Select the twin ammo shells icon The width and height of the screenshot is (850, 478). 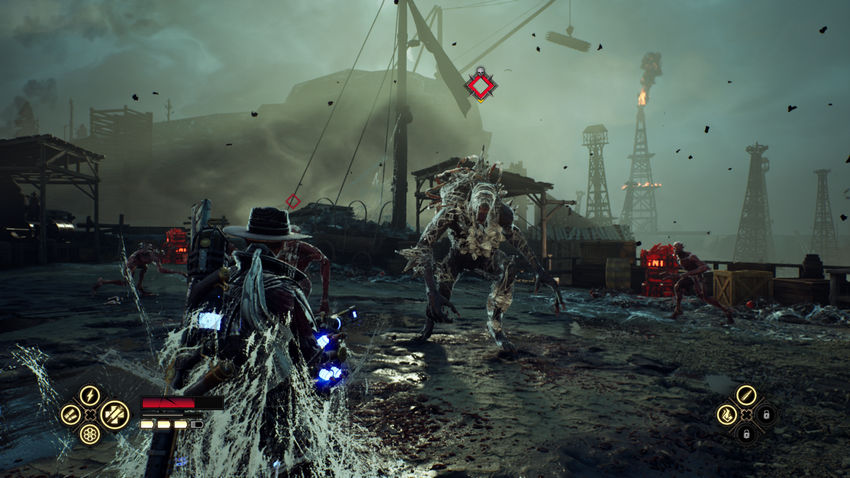70,414
